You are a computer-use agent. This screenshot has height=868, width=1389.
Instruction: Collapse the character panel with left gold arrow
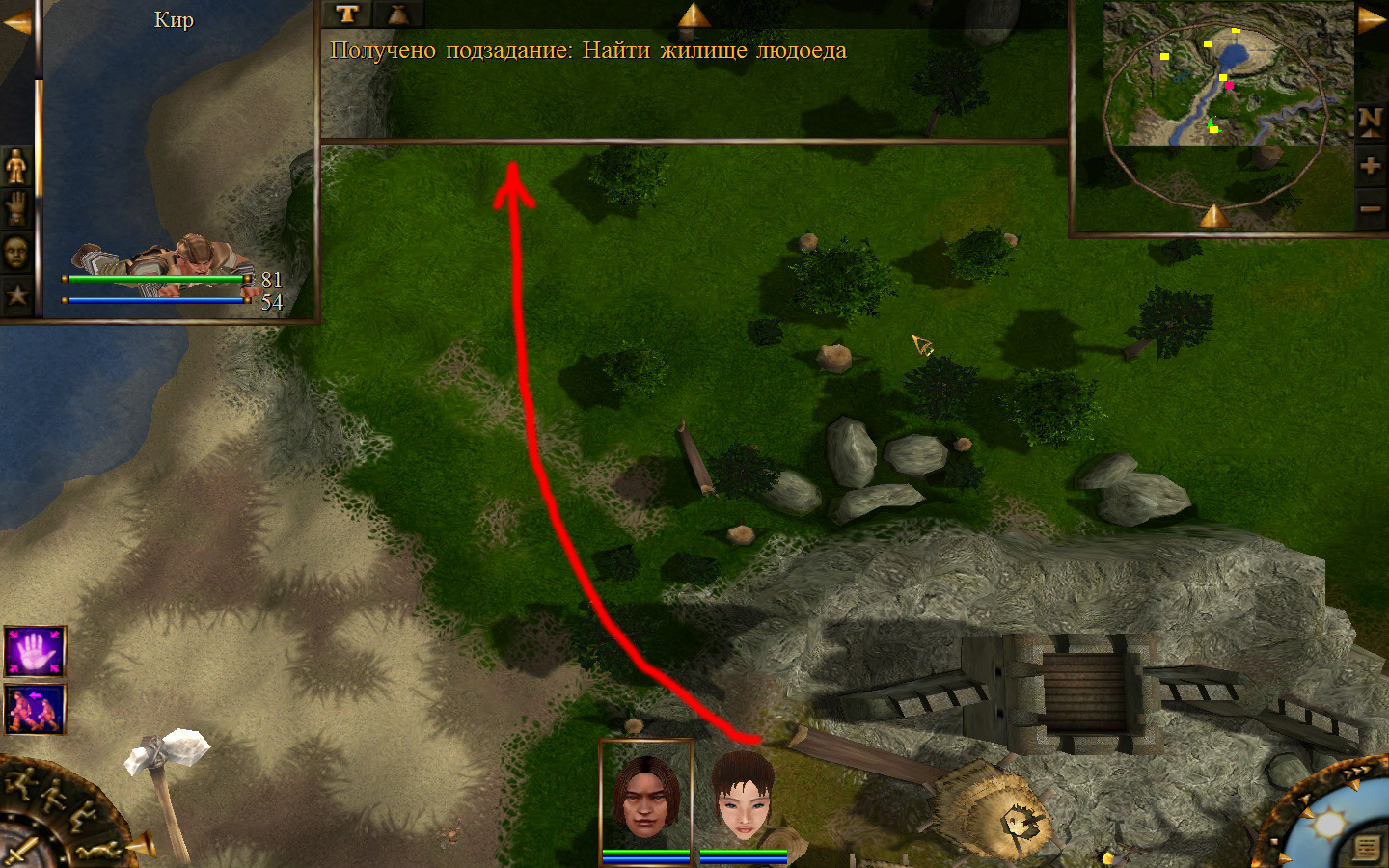[x=16, y=23]
